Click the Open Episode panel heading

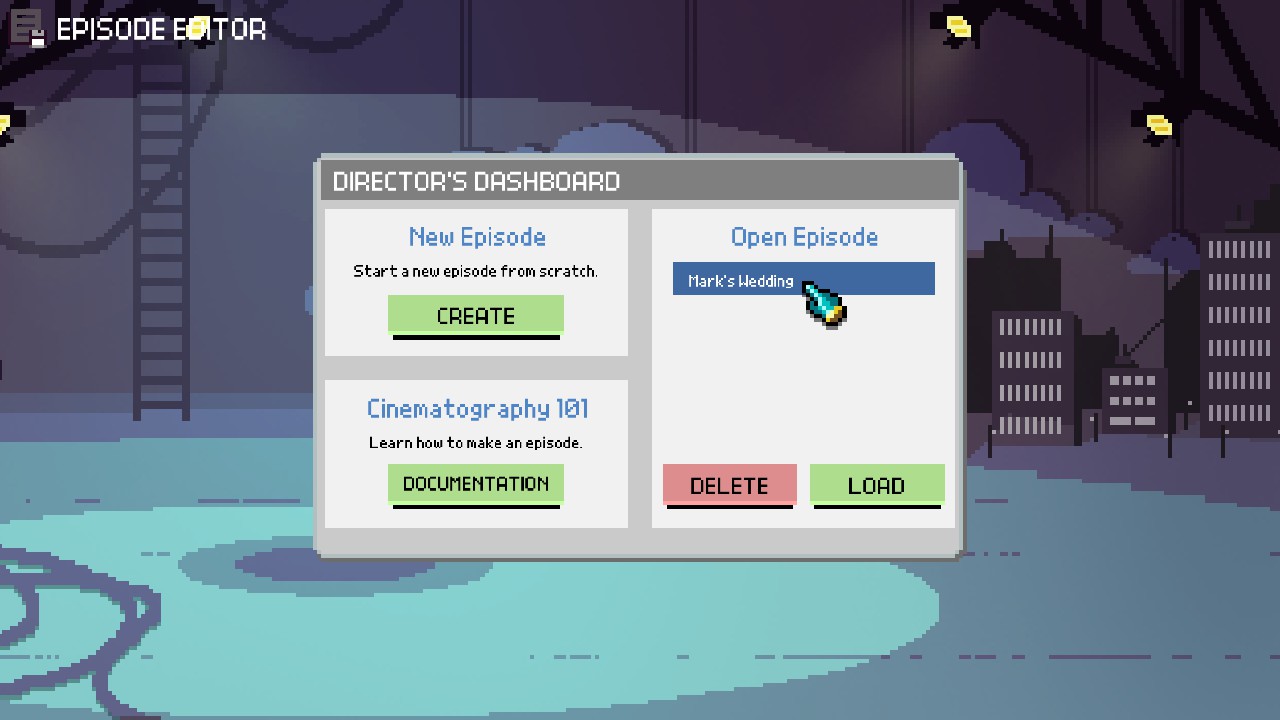pyautogui.click(x=804, y=237)
